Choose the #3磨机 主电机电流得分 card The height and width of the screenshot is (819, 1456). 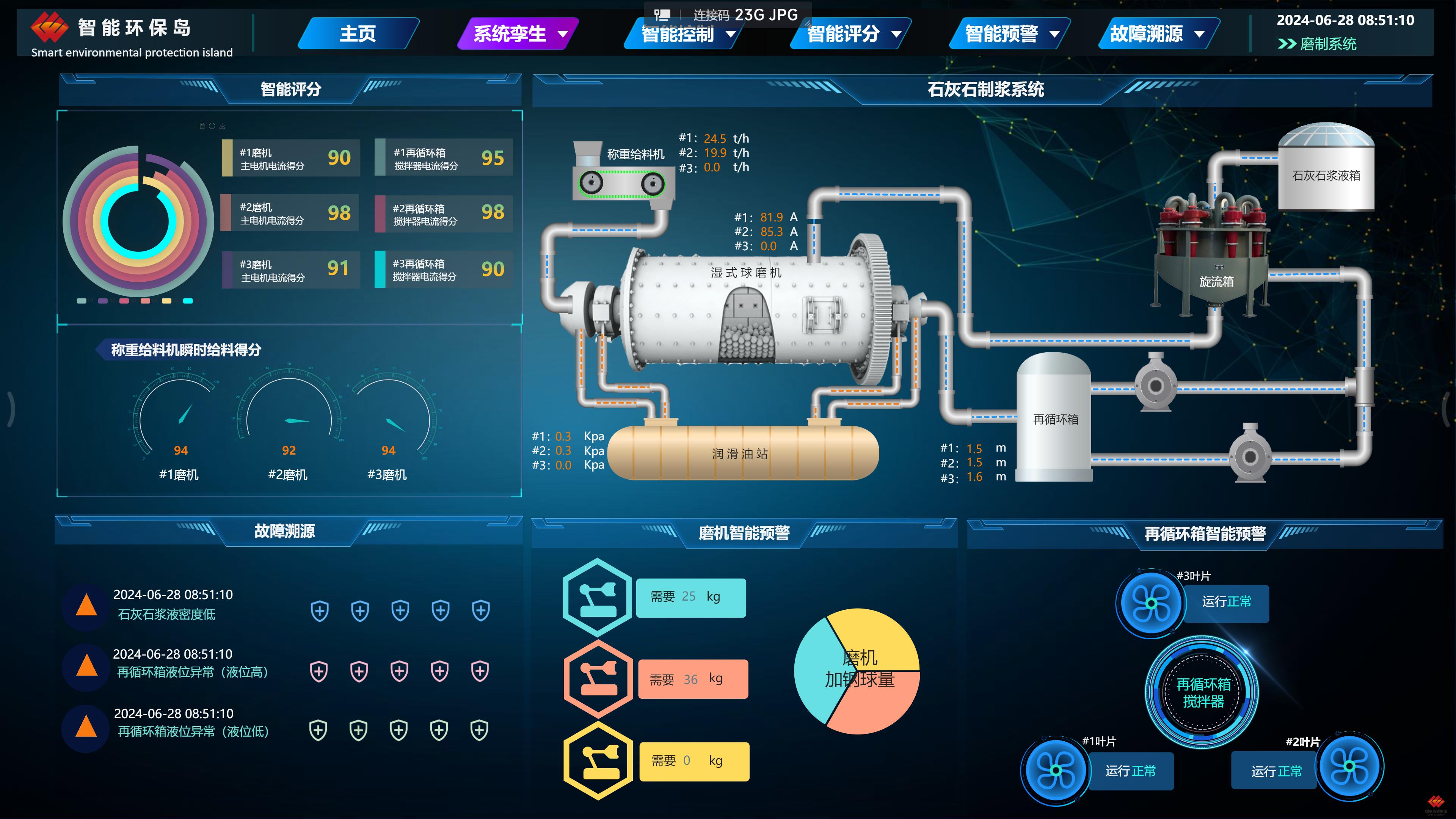click(x=291, y=270)
